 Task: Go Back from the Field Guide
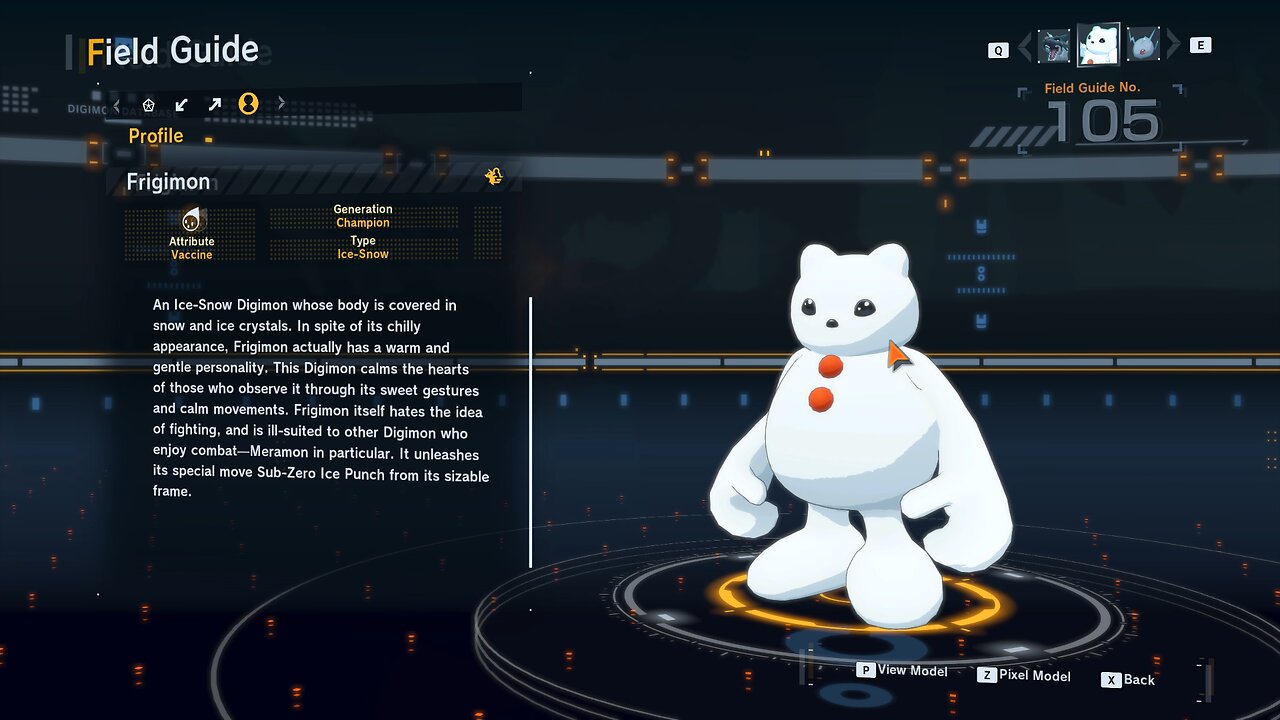[x=1128, y=680]
